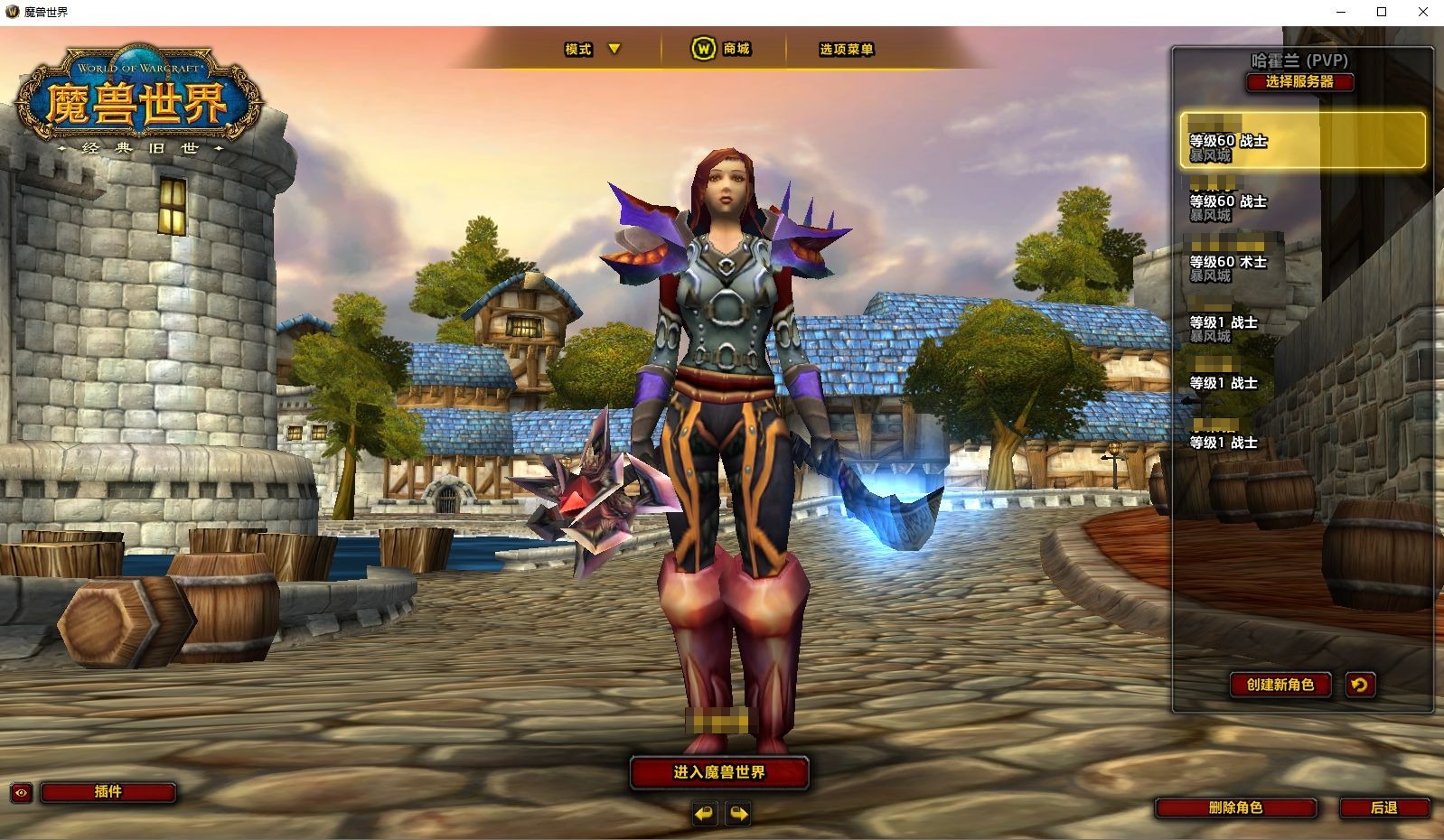Click the circular arrow restore-character icon
The image size is (1444, 840).
1359,685
